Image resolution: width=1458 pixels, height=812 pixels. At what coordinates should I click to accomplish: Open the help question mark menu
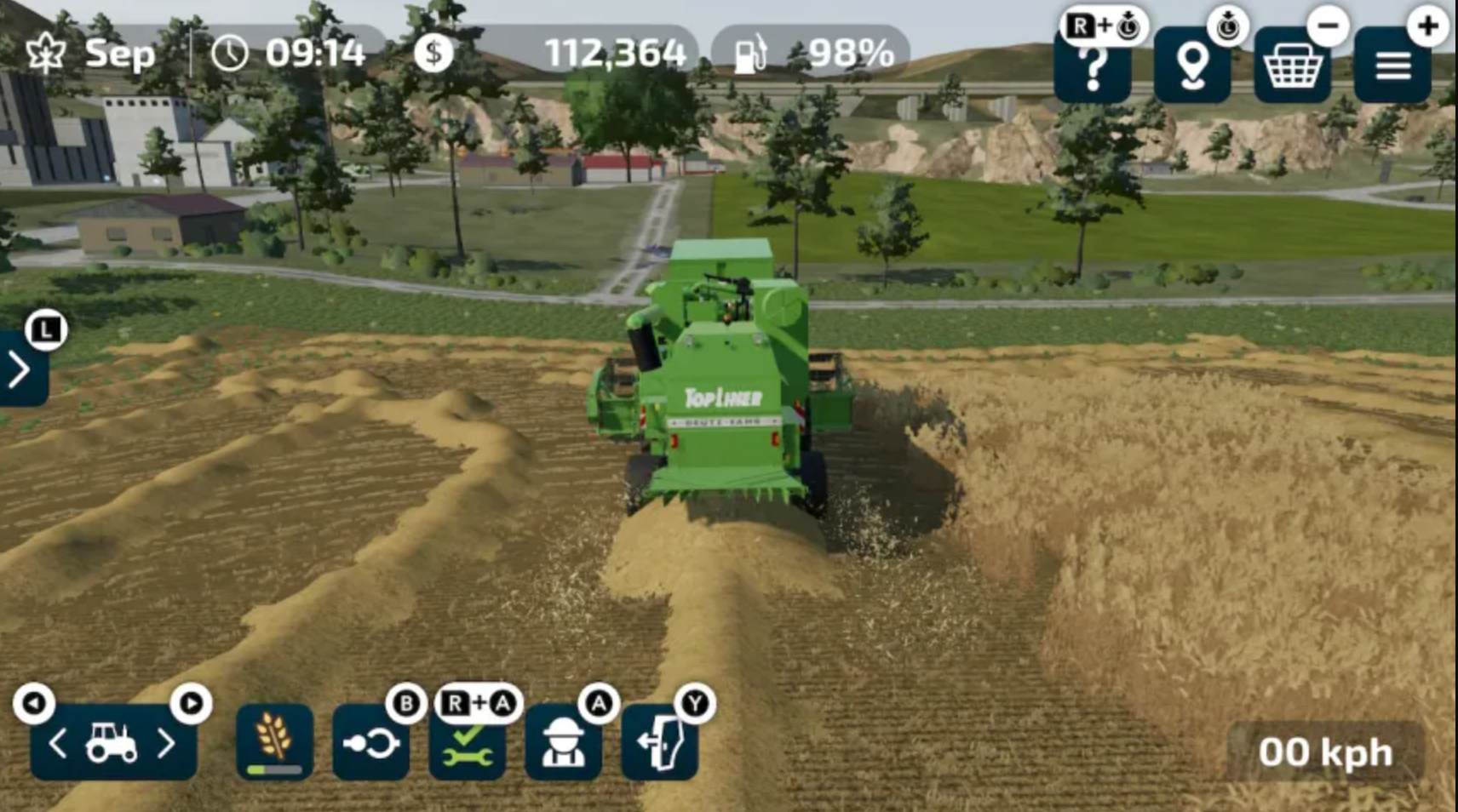pyautogui.click(x=1092, y=66)
